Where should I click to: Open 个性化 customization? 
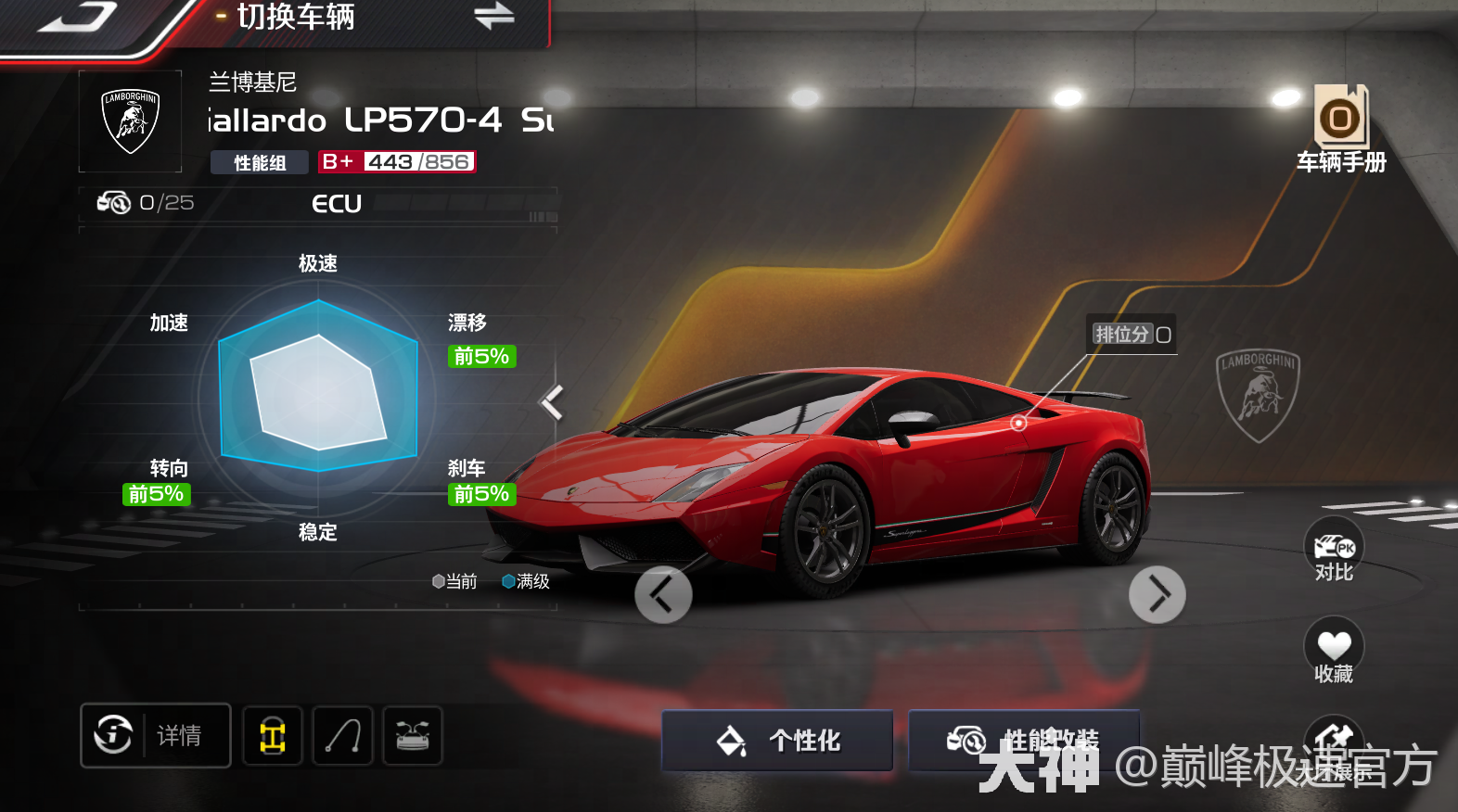(776, 741)
